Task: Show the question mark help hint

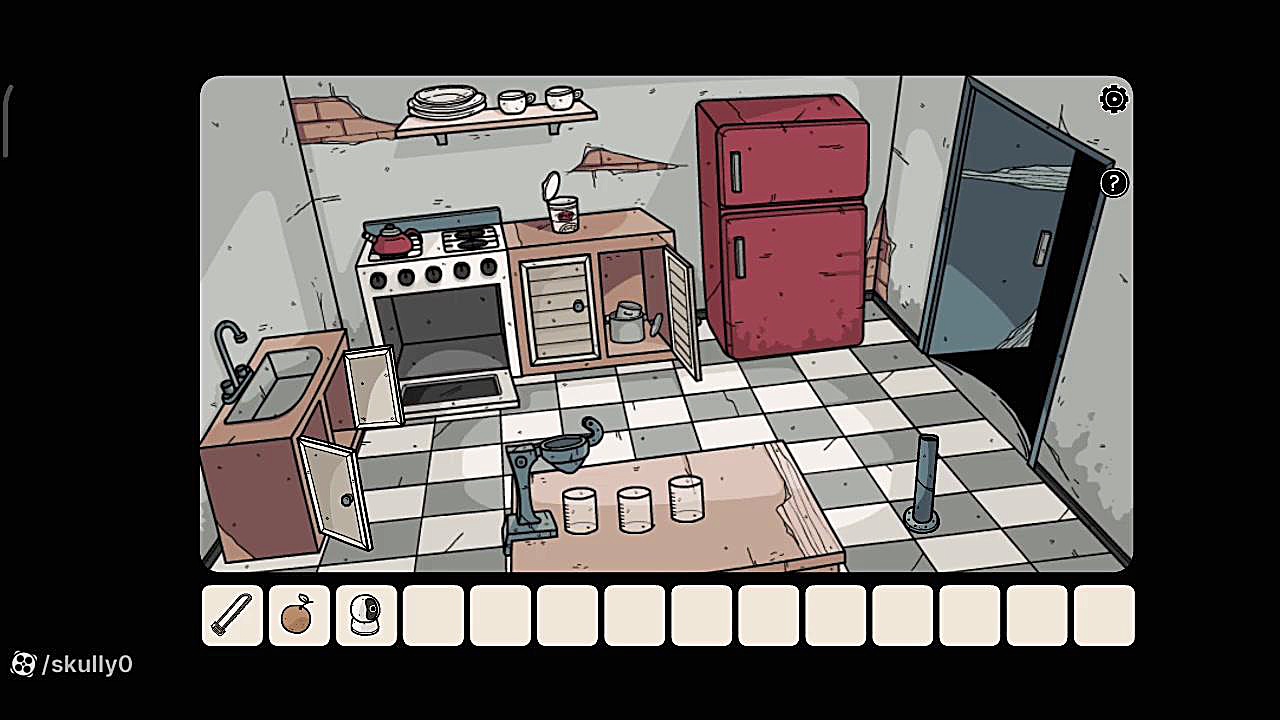Action: click(x=1113, y=183)
